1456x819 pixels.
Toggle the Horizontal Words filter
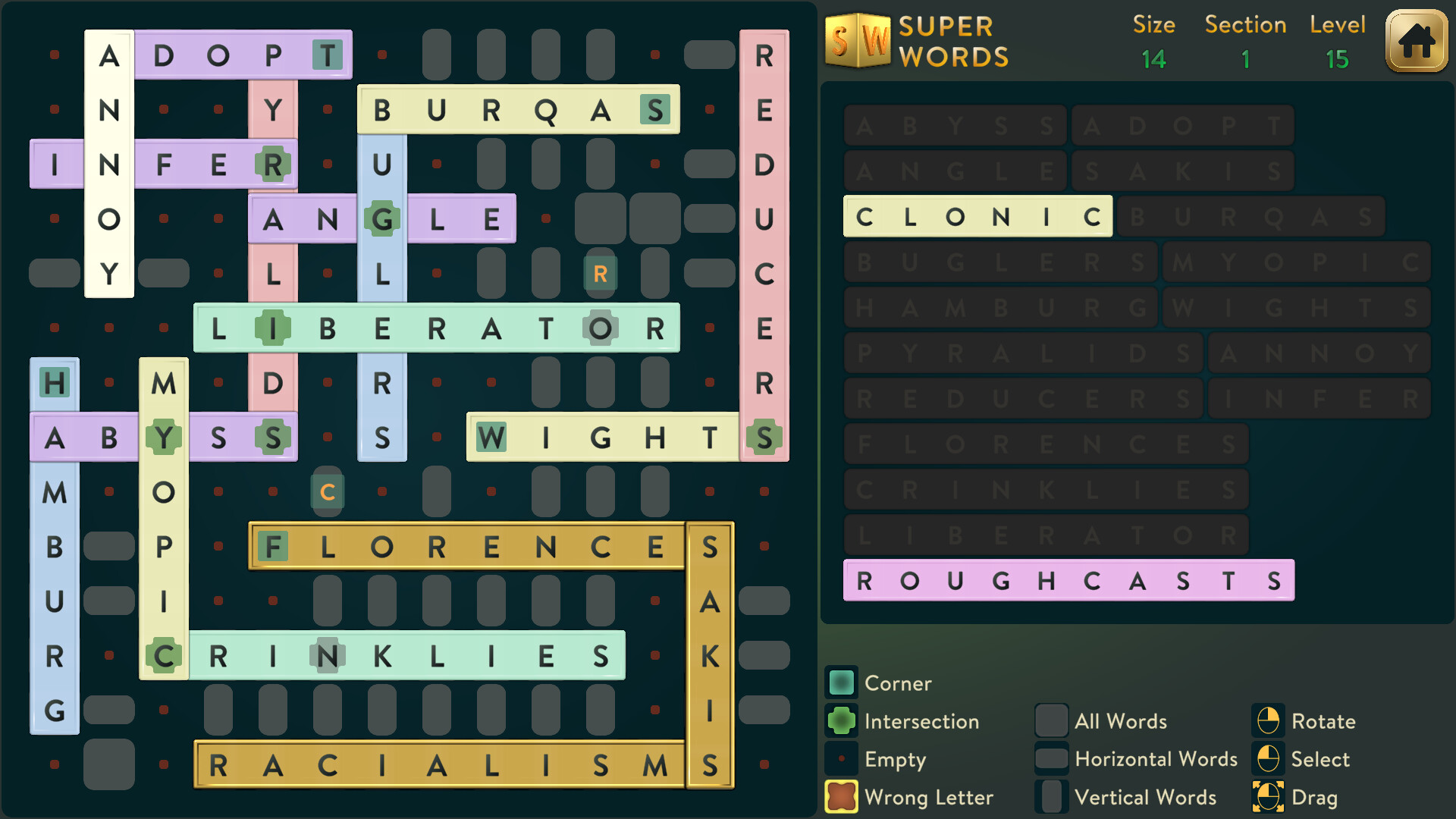[1052, 759]
